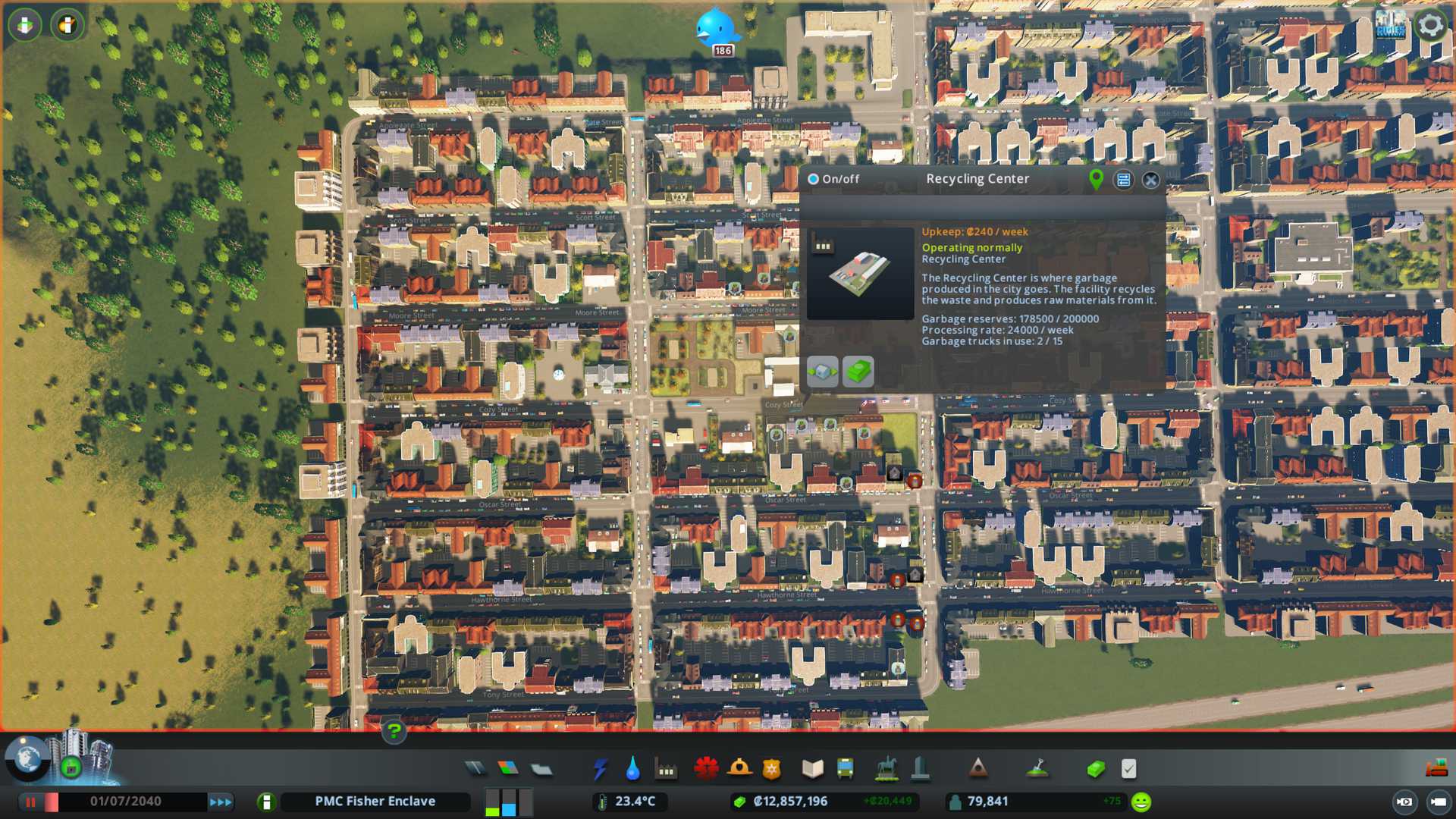Pause the simulation
The height and width of the screenshot is (819, 1456).
[31, 802]
